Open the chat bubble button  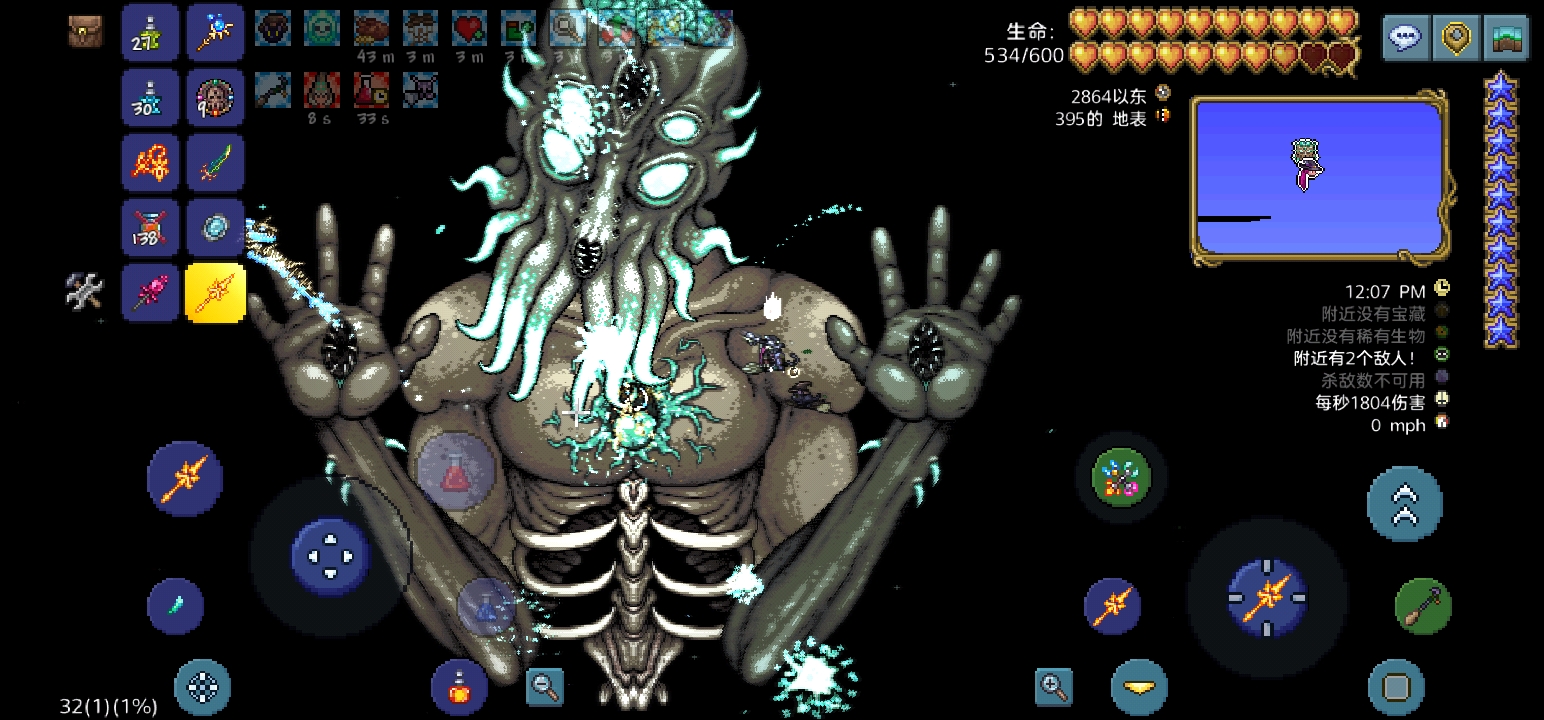tap(1406, 38)
